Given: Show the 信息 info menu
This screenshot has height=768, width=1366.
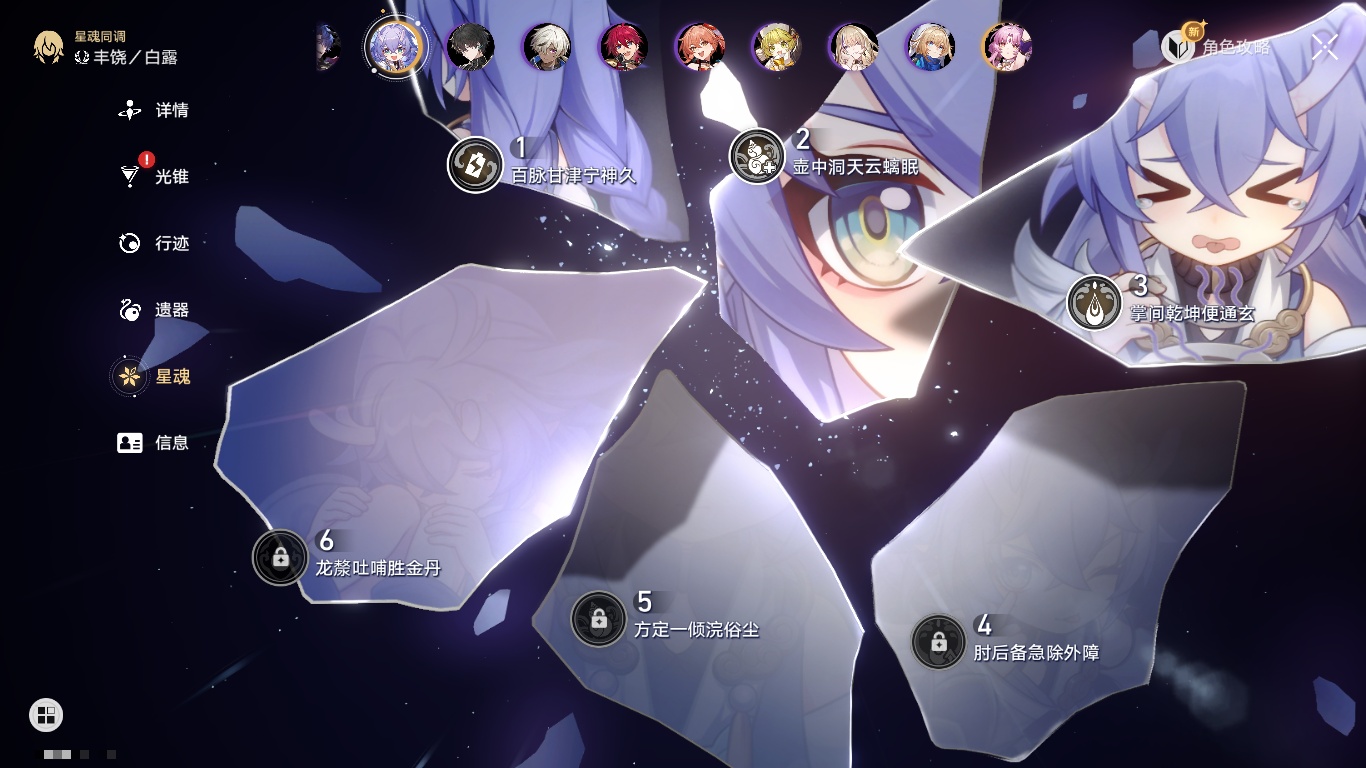Looking at the screenshot, I should coord(155,442).
